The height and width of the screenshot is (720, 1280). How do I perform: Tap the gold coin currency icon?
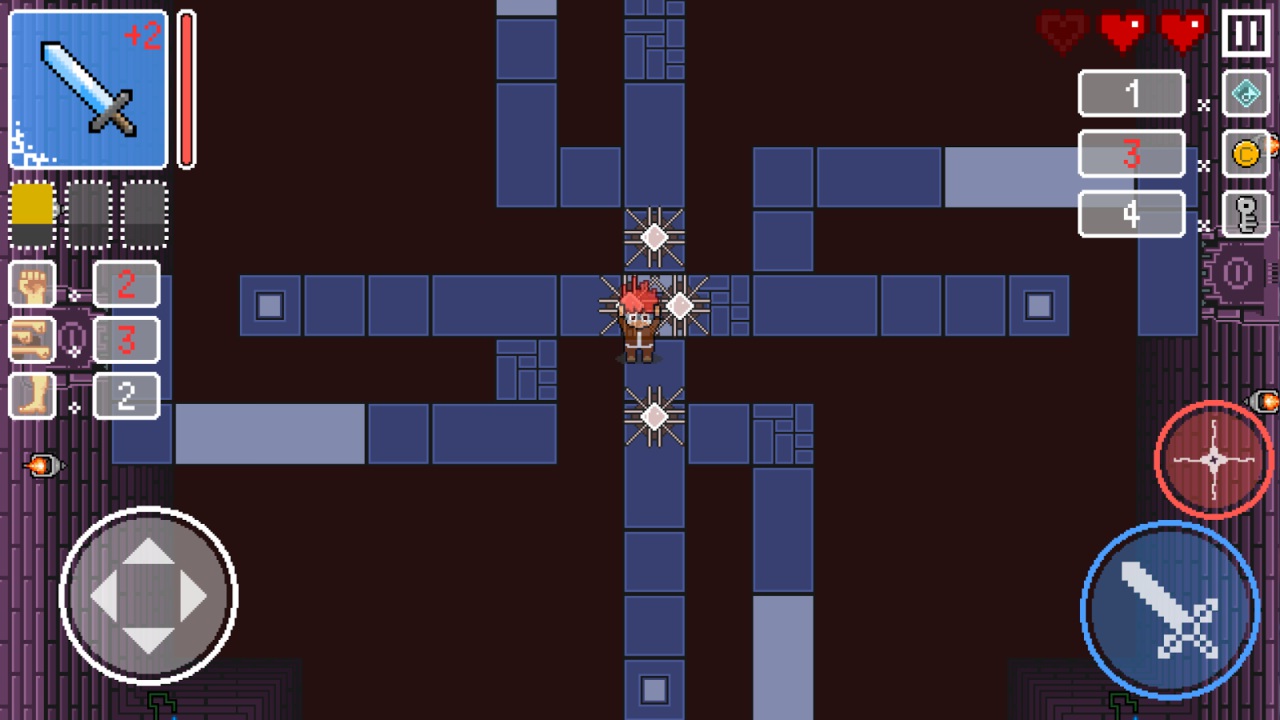pos(1246,155)
